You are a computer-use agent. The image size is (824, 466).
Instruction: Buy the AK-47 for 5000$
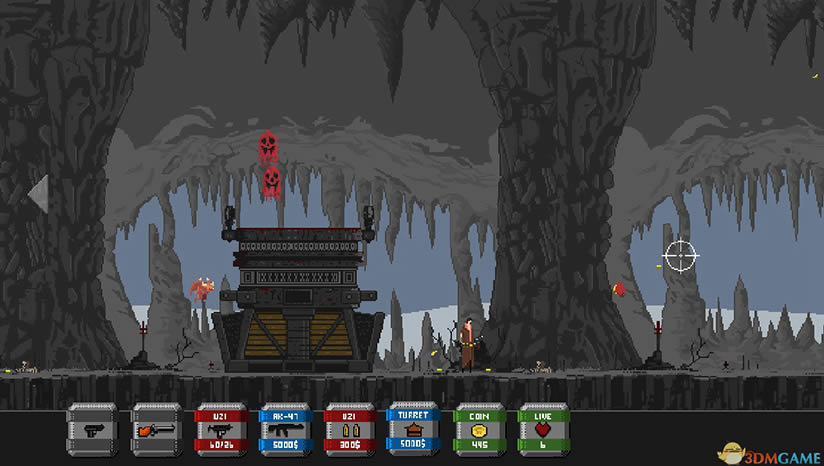[283, 430]
